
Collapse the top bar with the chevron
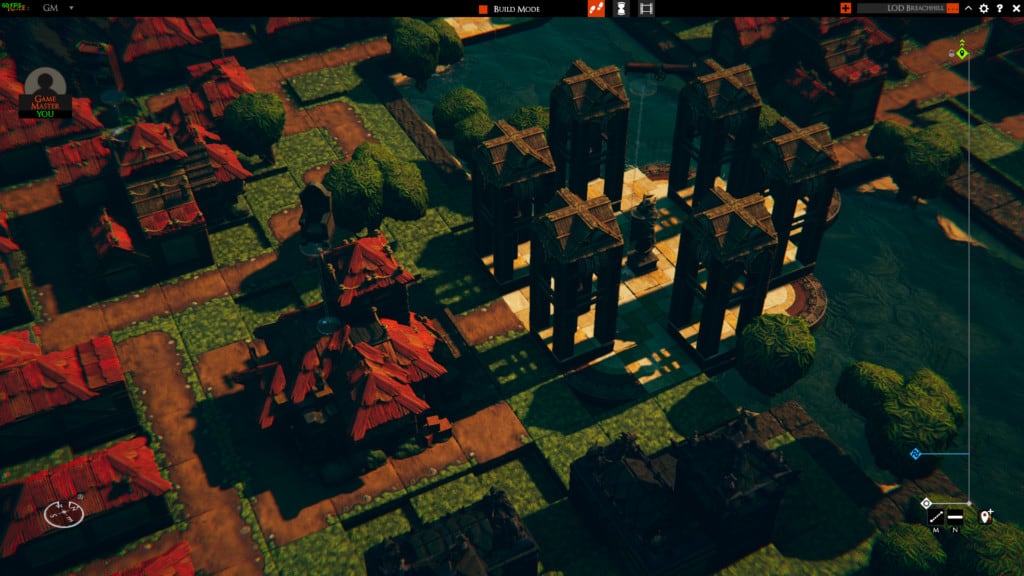pyautogui.click(x=968, y=9)
